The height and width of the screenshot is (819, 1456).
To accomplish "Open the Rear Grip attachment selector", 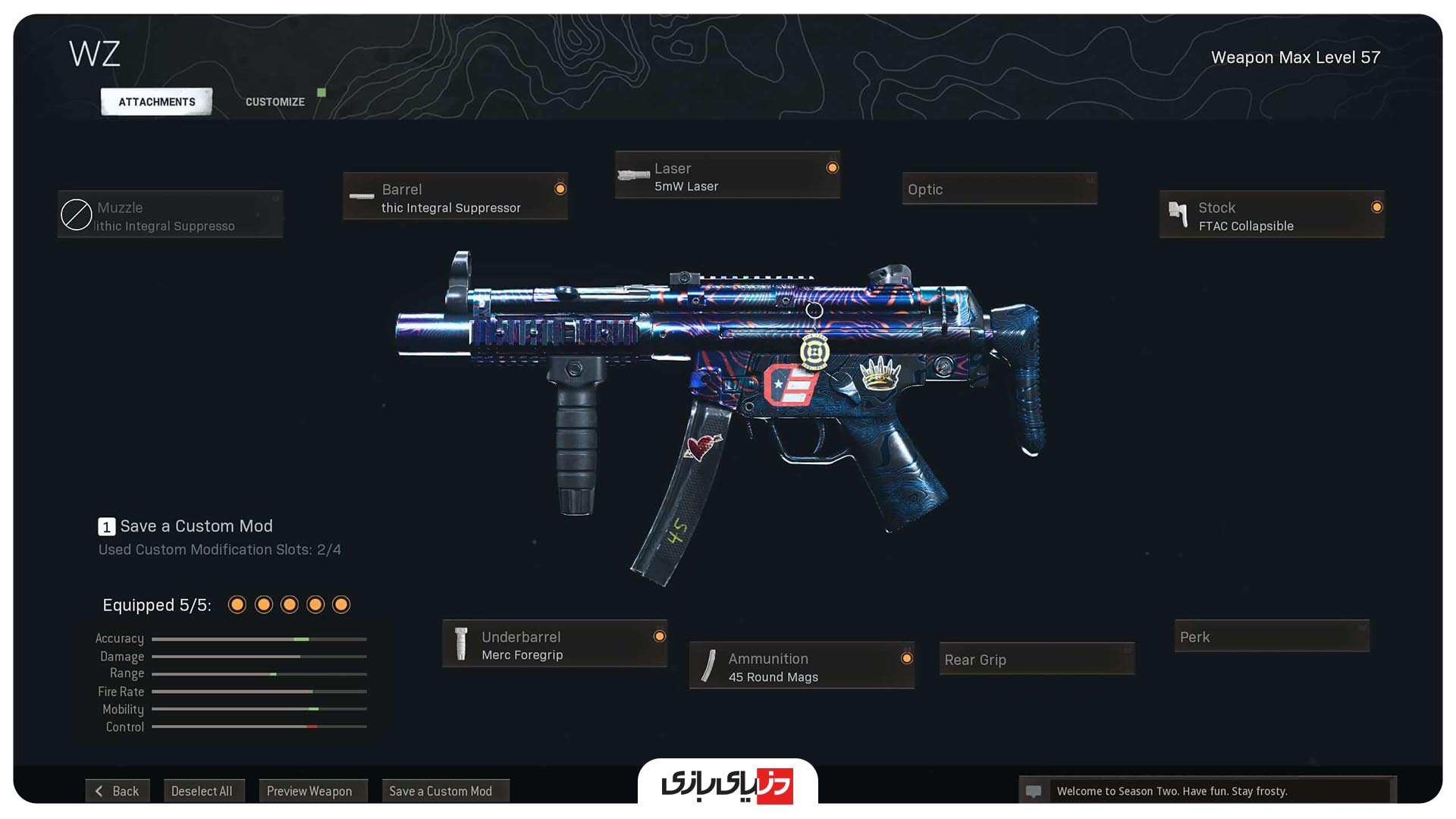I will 1036,661.
